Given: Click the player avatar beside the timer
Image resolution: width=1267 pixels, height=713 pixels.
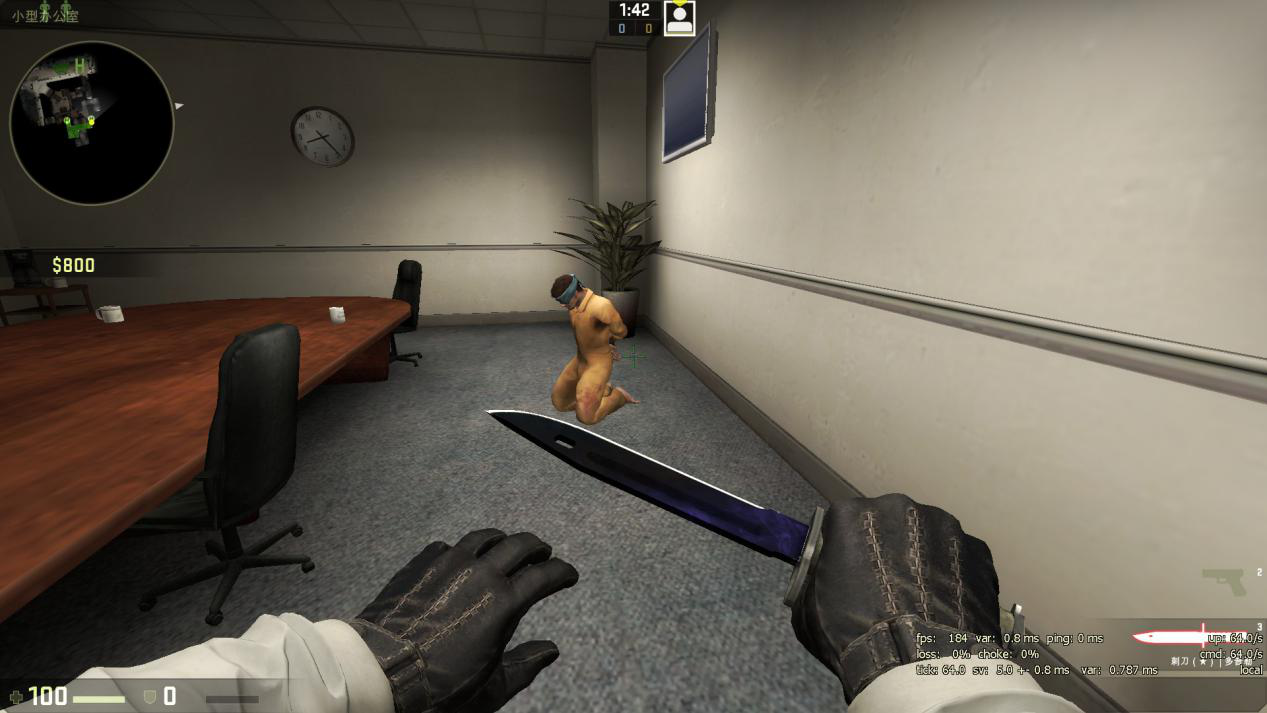Looking at the screenshot, I should coord(680,18).
